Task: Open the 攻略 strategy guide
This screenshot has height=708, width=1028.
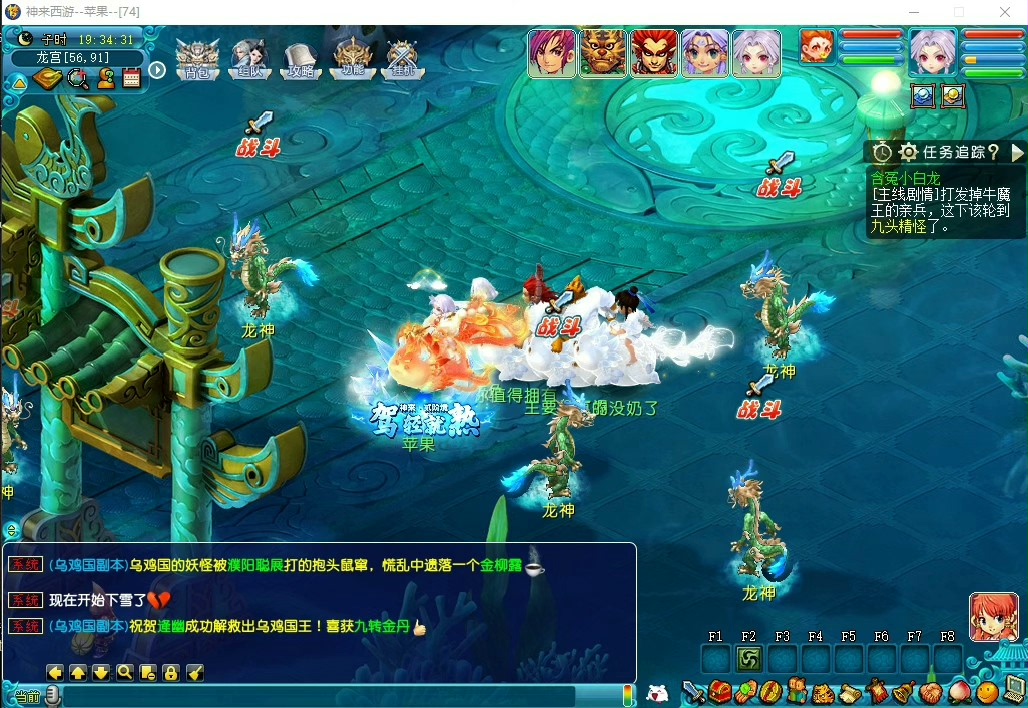Action: point(300,59)
